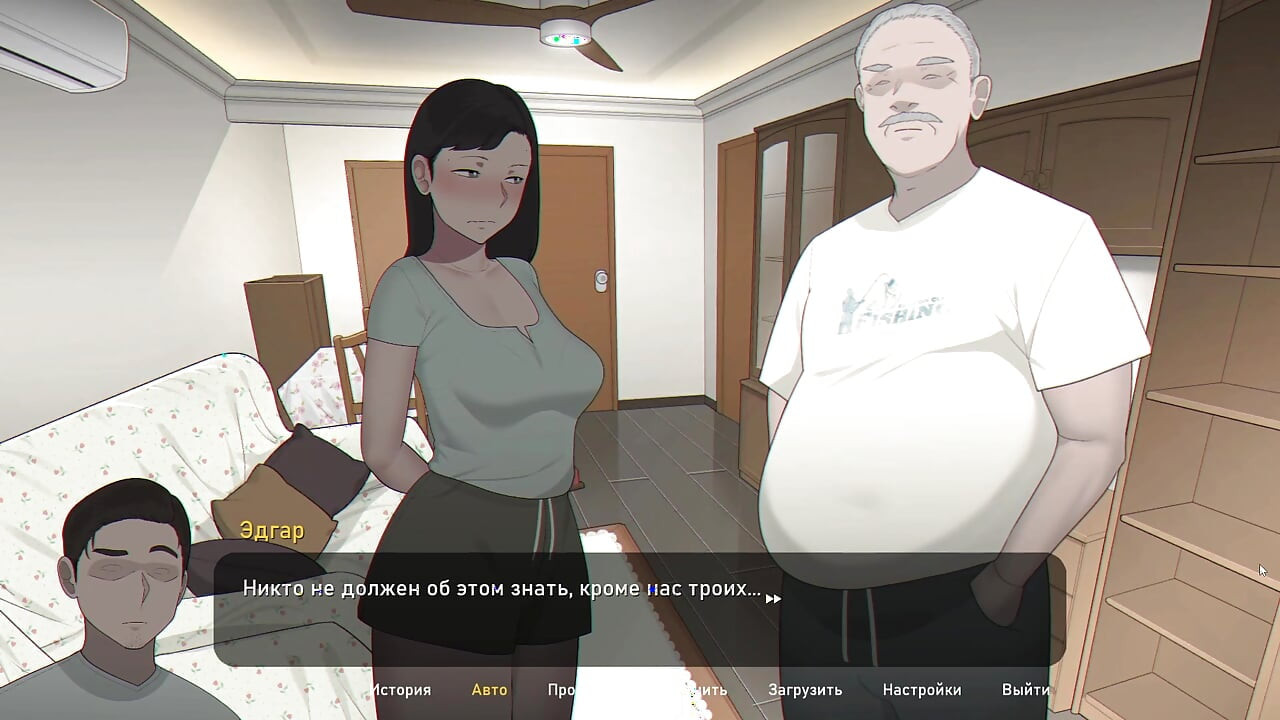
Task: Click the speaker name label Эдгар
Action: coord(270,531)
